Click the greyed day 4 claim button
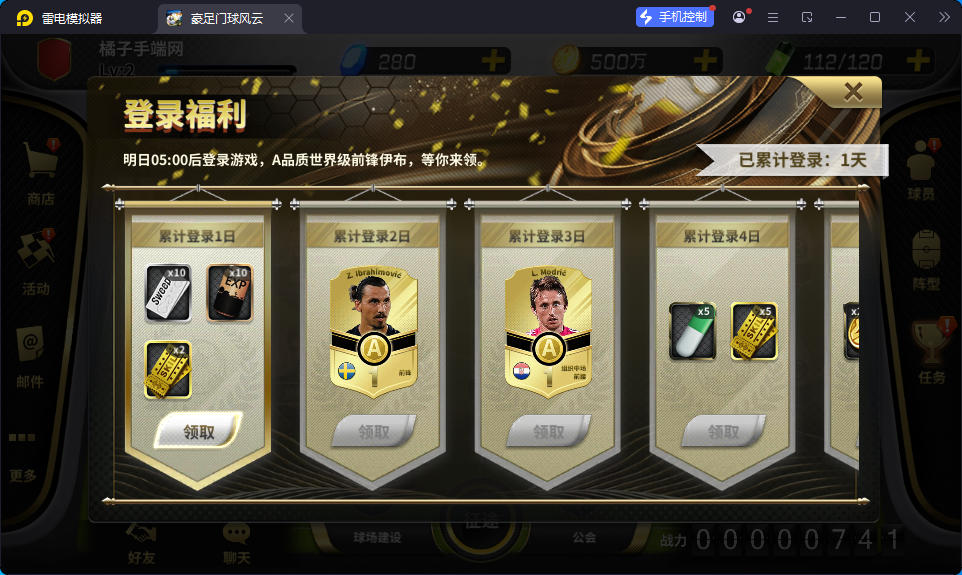This screenshot has height=575, width=962. pyautogui.click(x=722, y=431)
